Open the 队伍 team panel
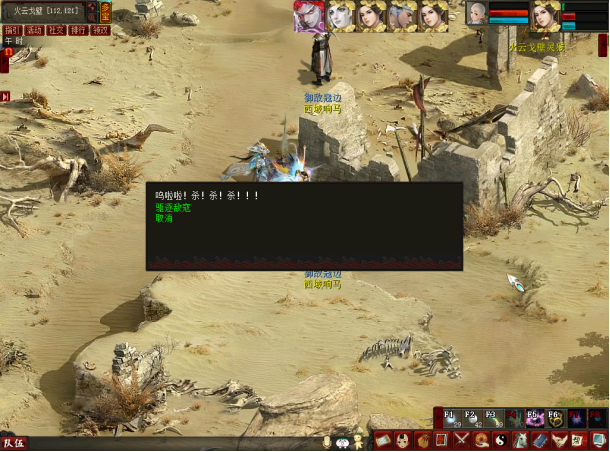Image resolution: width=610 pixels, height=452 pixels. pos(14,442)
